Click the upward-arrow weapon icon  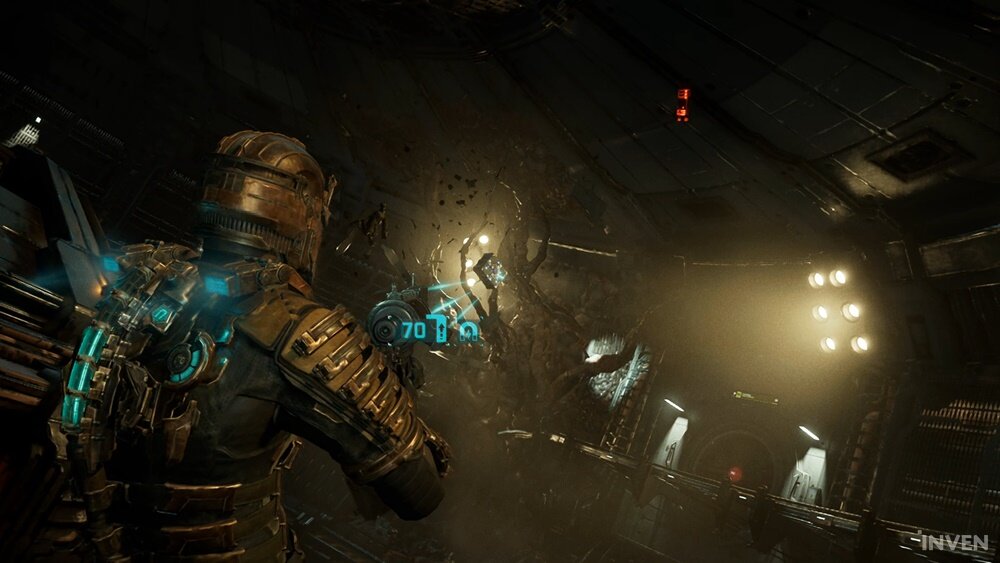tap(443, 327)
